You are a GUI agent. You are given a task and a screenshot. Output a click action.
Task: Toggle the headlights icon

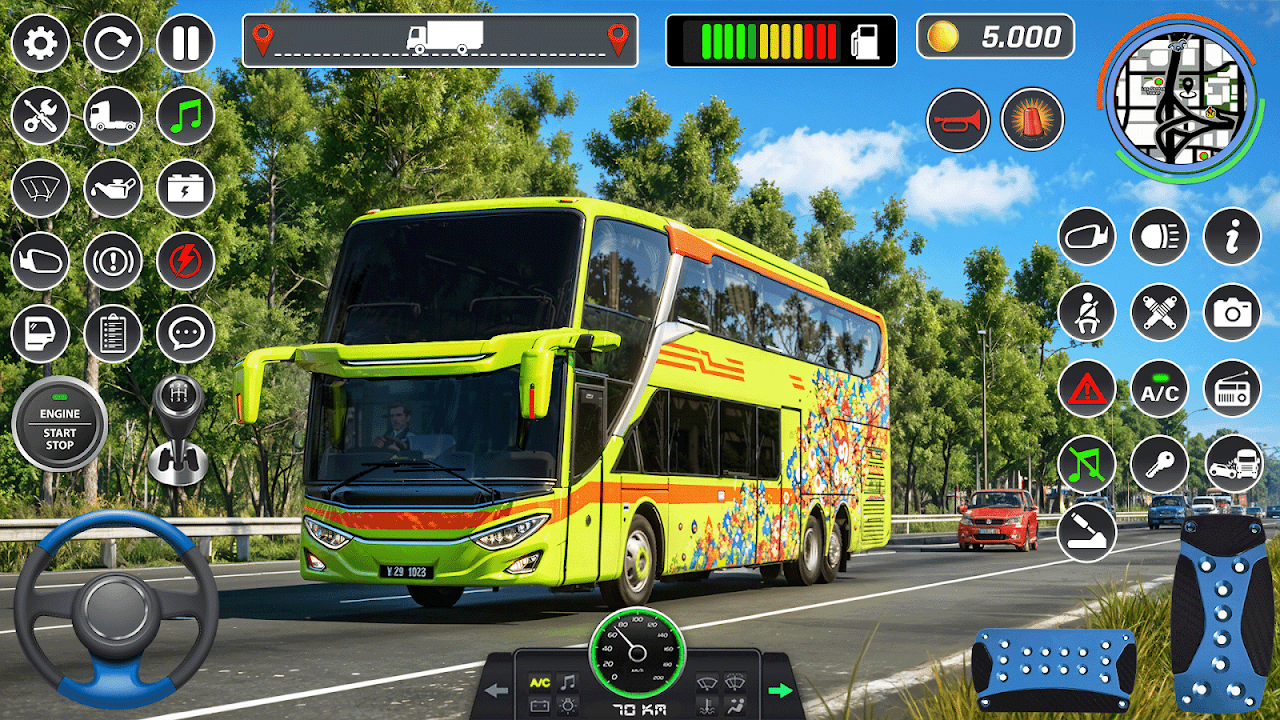(1159, 236)
